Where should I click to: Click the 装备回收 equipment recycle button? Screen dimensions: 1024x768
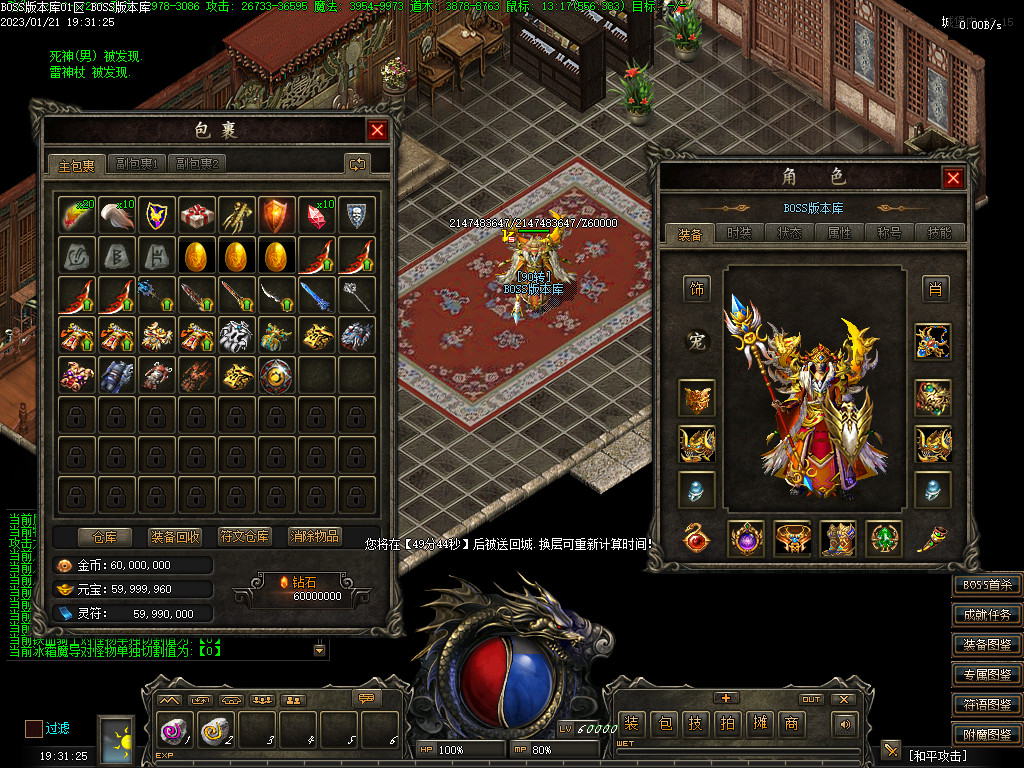pos(175,536)
